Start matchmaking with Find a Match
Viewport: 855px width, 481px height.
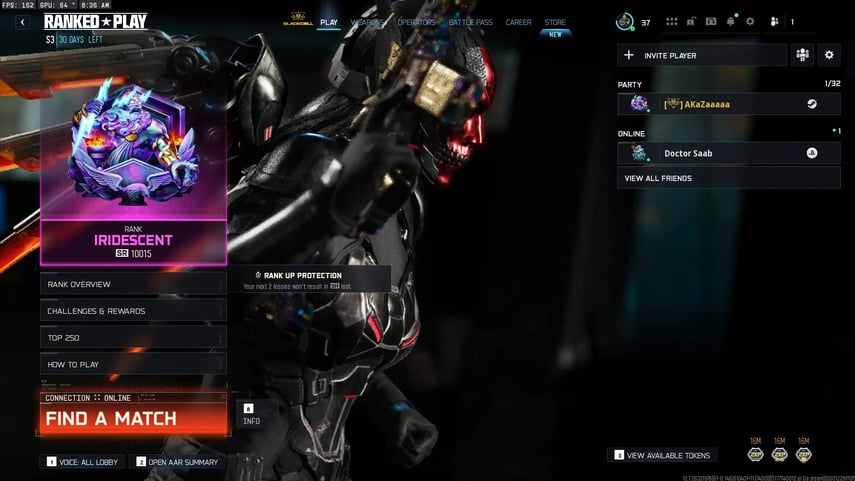pos(133,418)
